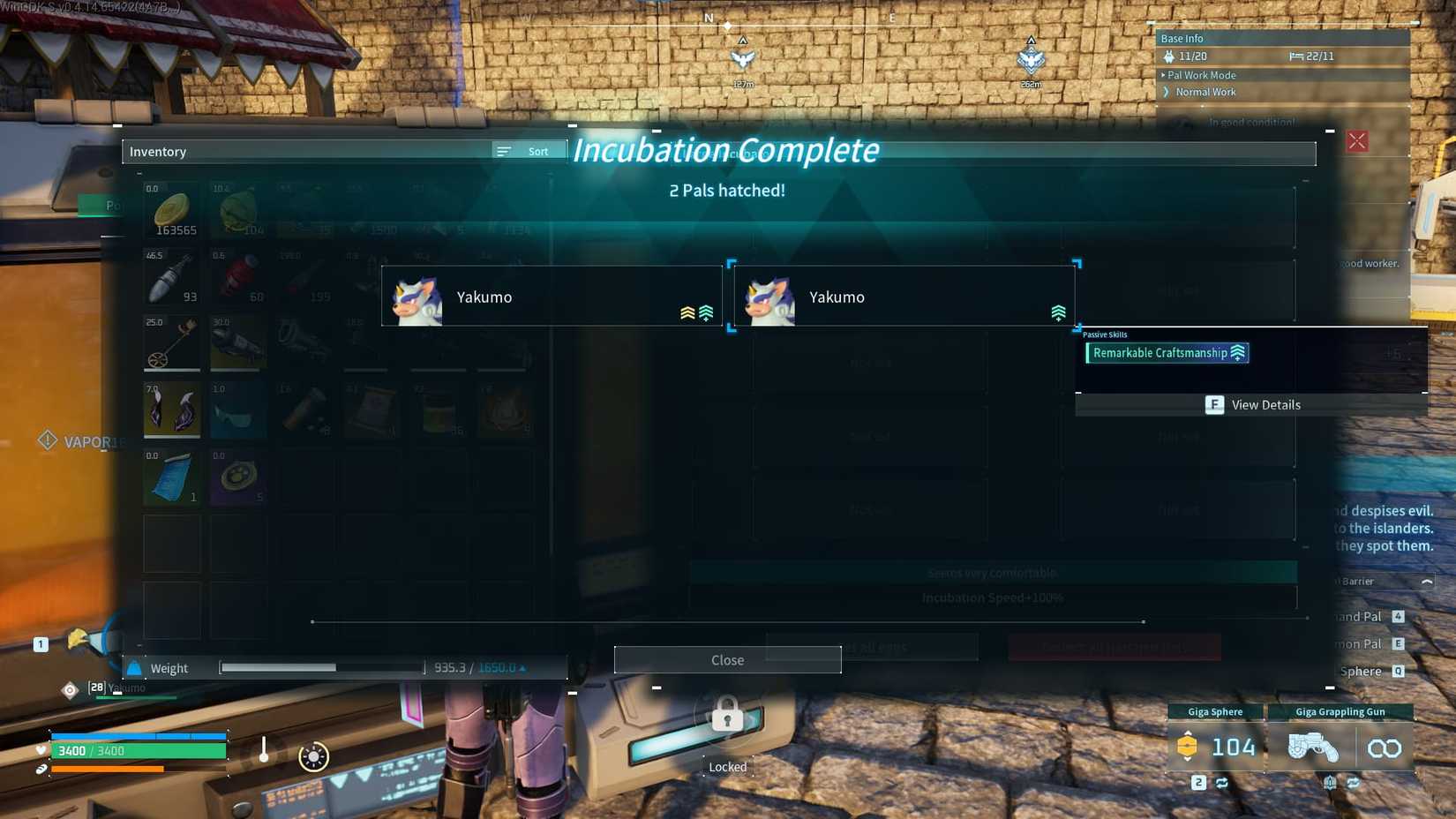Click the missile ammo item showing 93
The height and width of the screenshot is (819, 1456).
click(x=171, y=276)
